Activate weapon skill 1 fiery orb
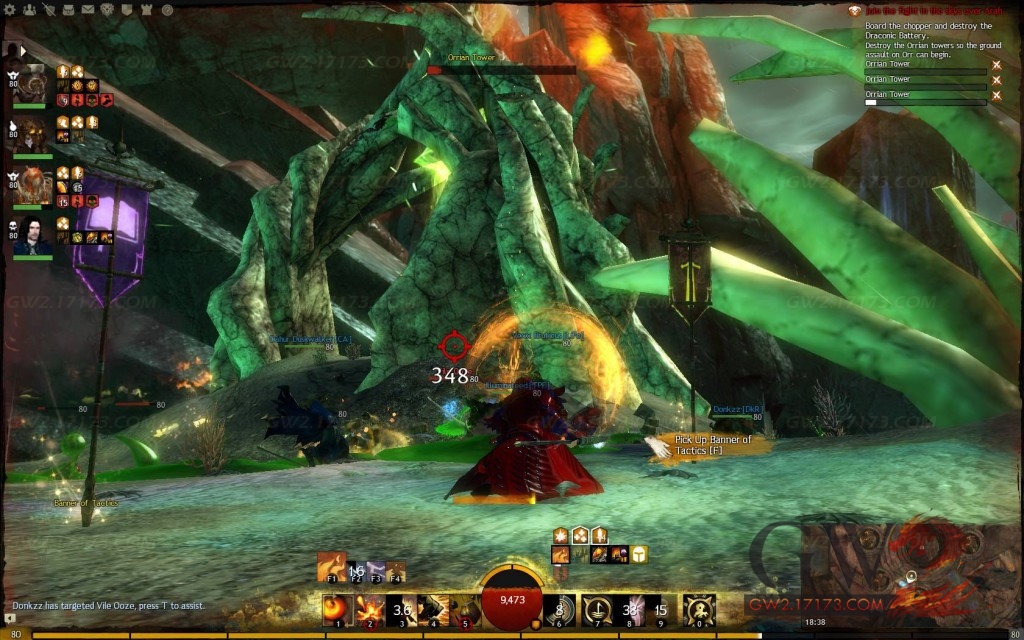The image size is (1024, 640). (x=337, y=609)
